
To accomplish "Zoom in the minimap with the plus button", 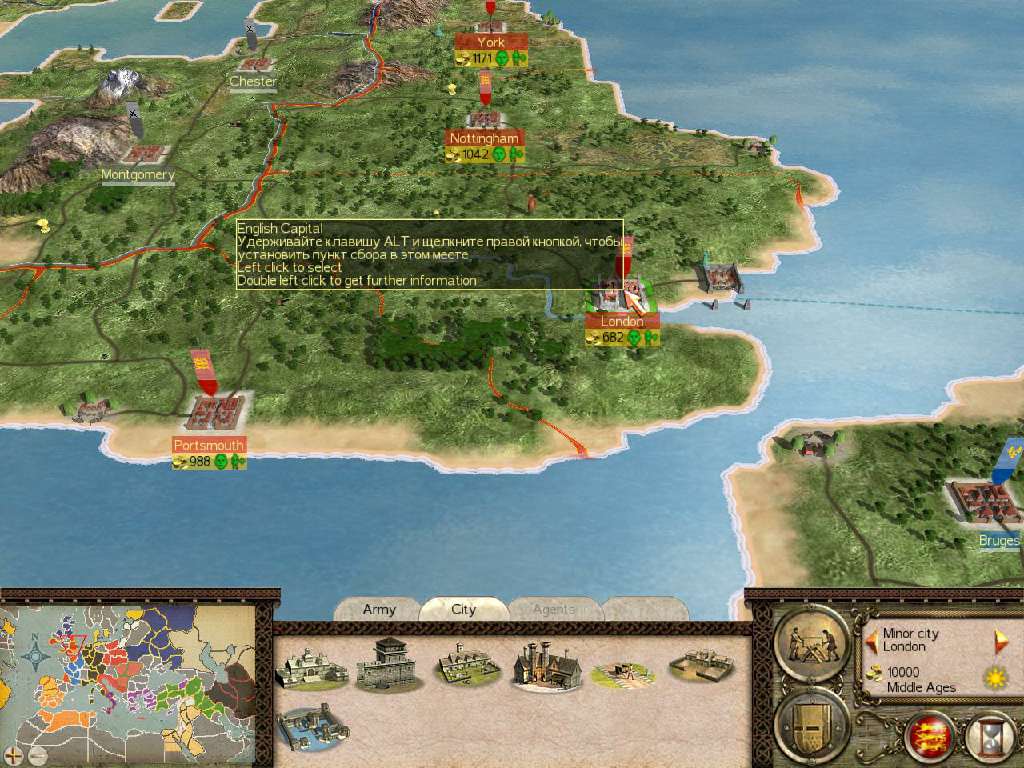I will [x=12, y=753].
